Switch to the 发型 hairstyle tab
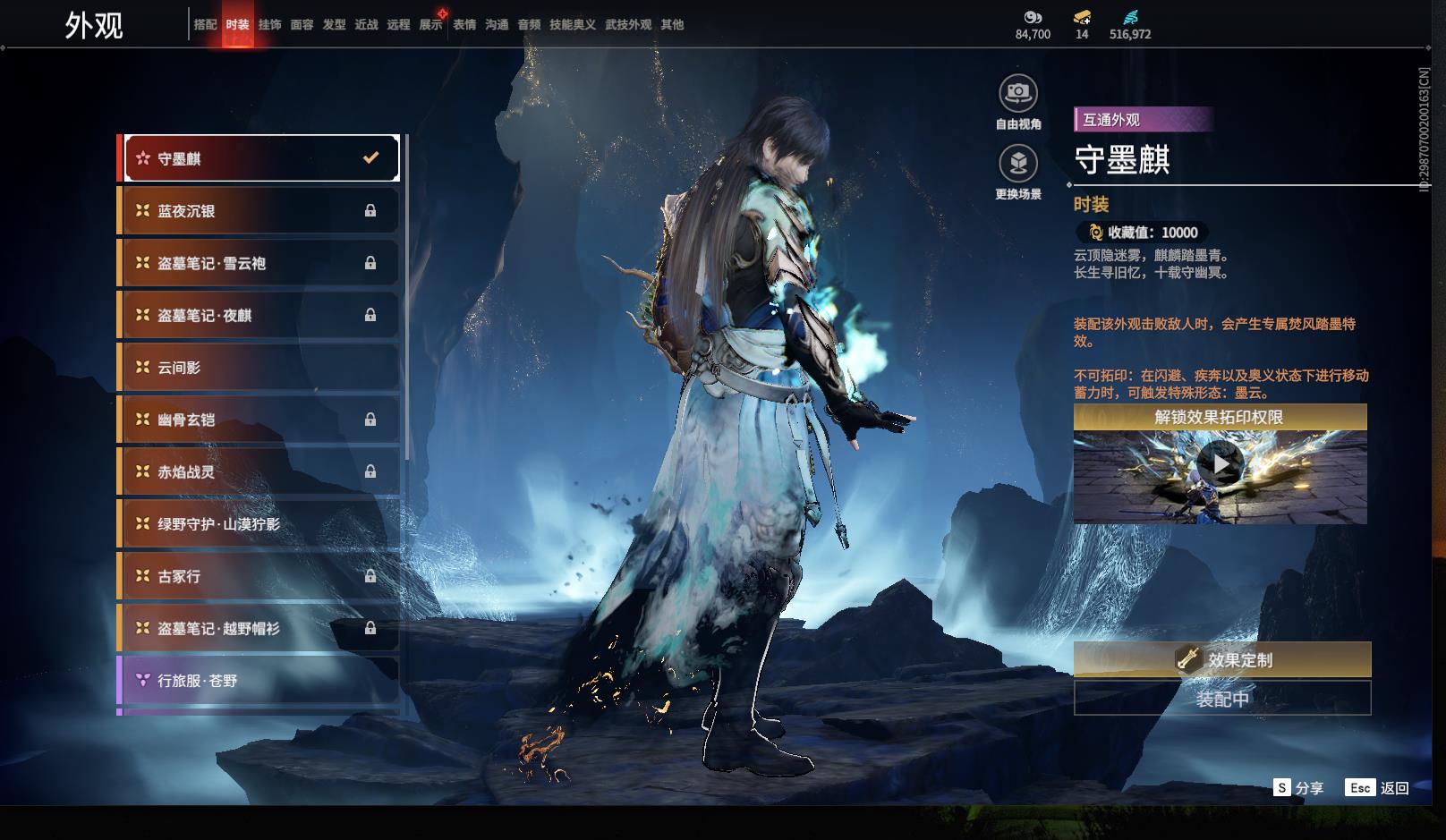The width and height of the screenshot is (1446, 840). click(x=334, y=25)
